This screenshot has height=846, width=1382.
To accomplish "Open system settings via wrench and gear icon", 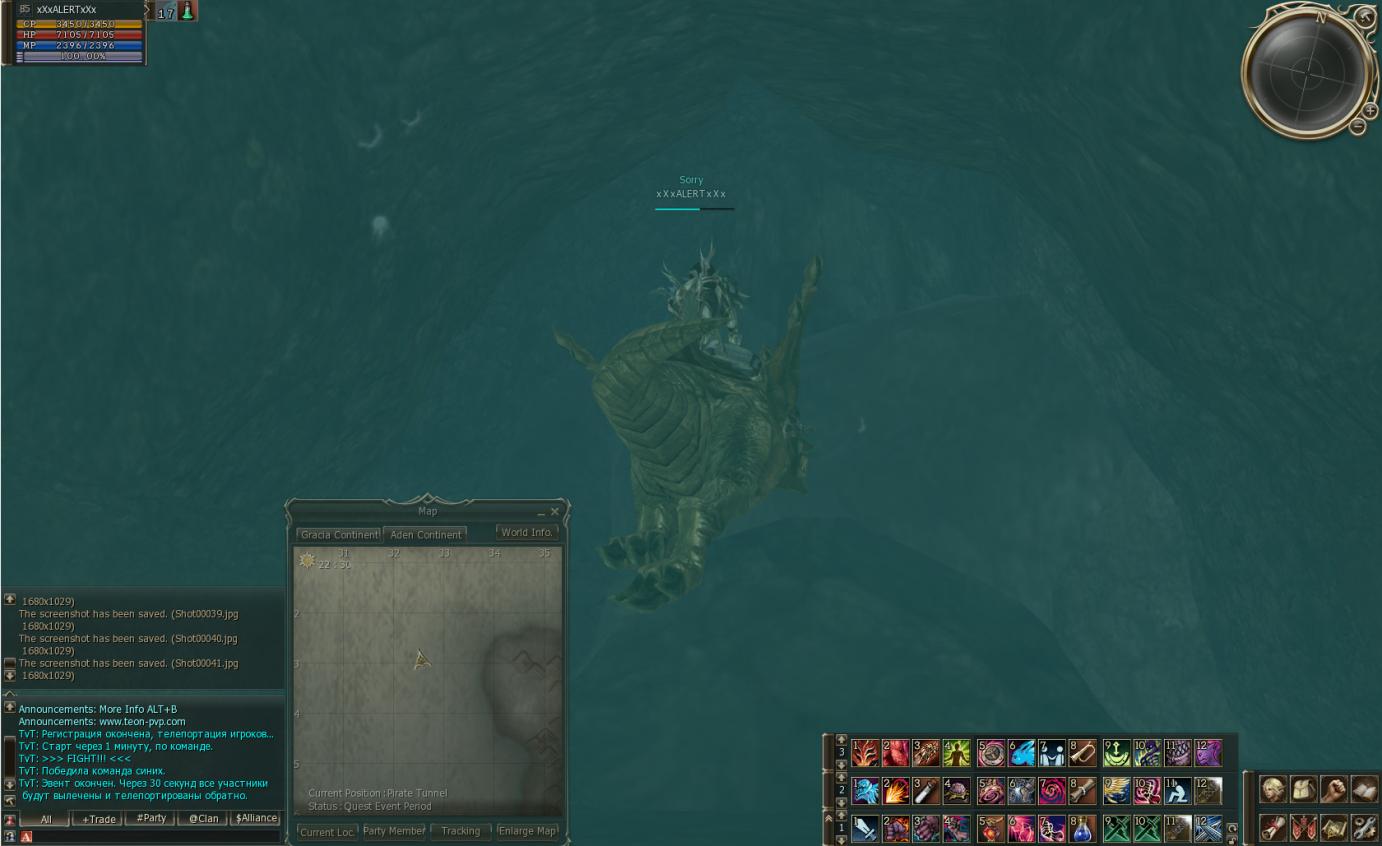I will (x=1364, y=827).
